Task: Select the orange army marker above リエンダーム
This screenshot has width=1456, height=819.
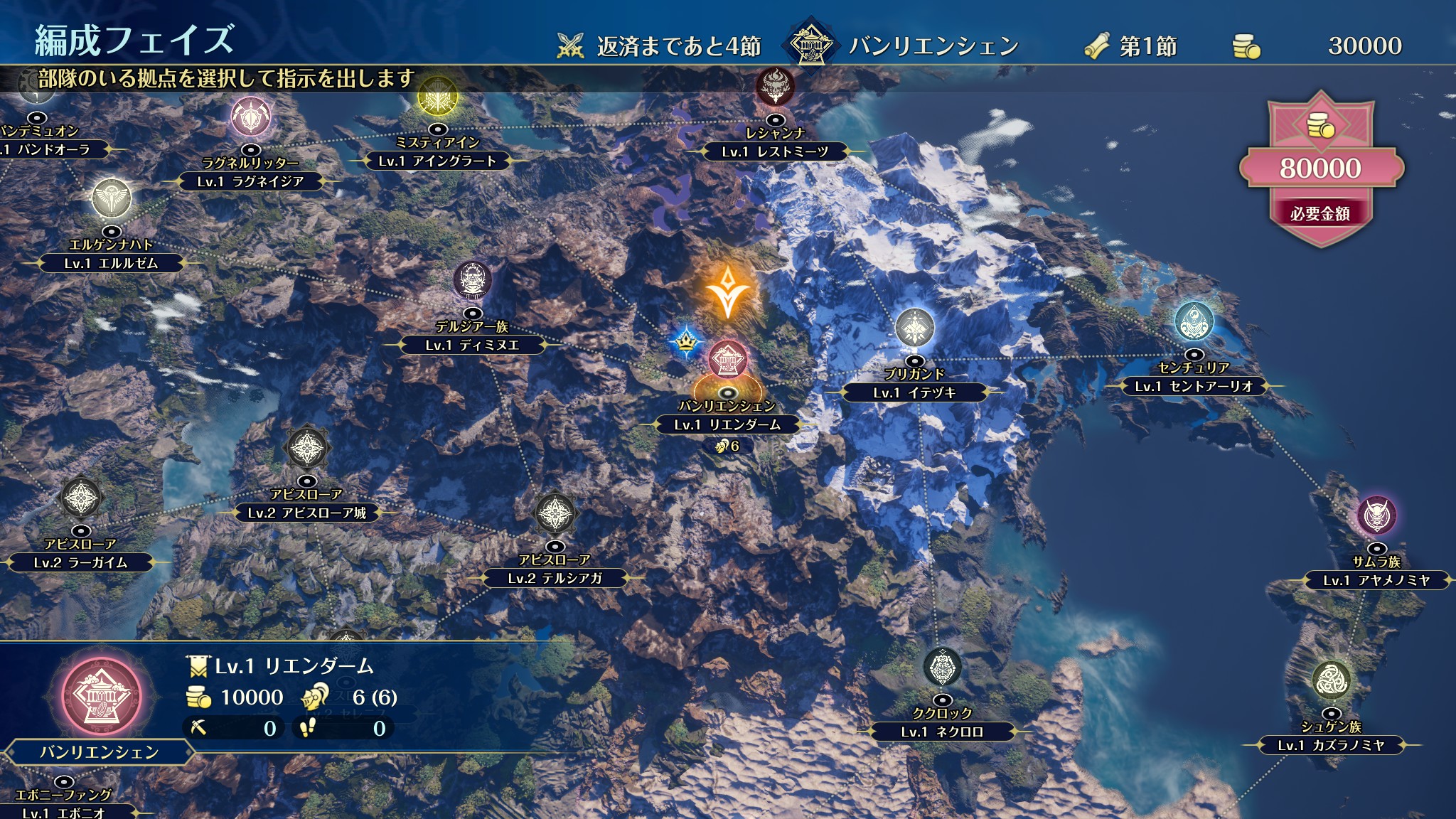Action: (x=727, y=291)
